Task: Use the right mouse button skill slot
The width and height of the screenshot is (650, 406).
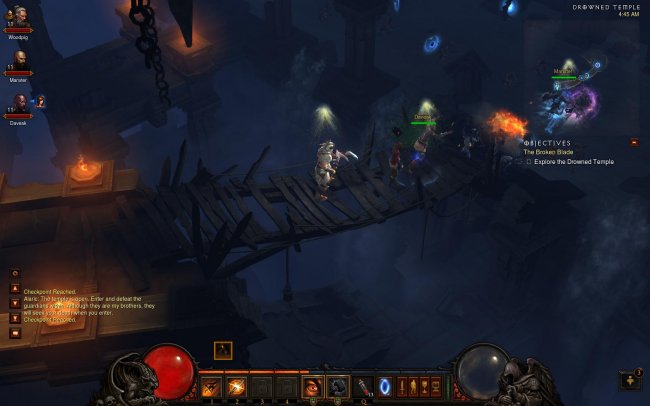Action: tap(338, 386)
